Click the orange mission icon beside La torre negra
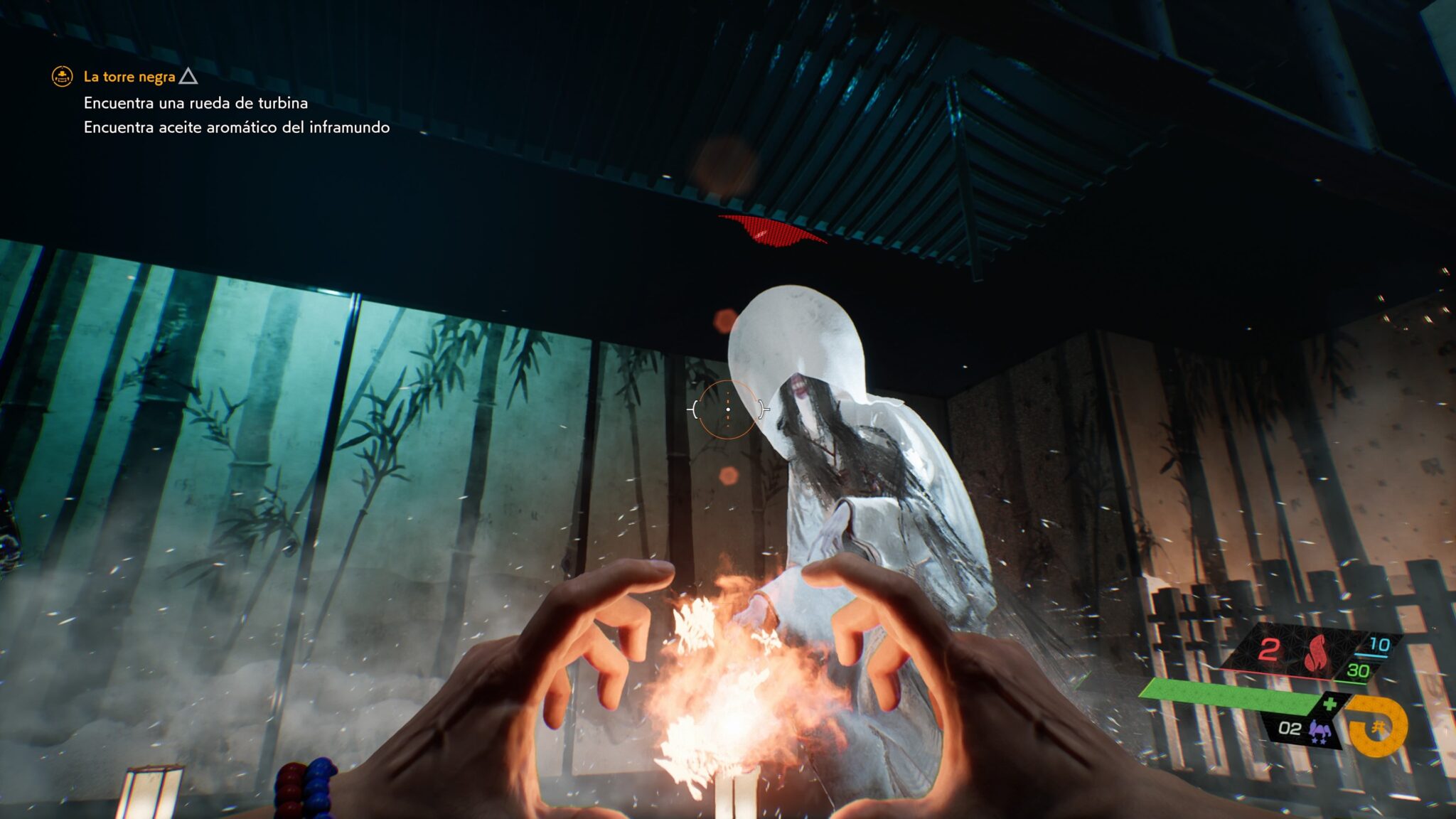 pos(63,76)
